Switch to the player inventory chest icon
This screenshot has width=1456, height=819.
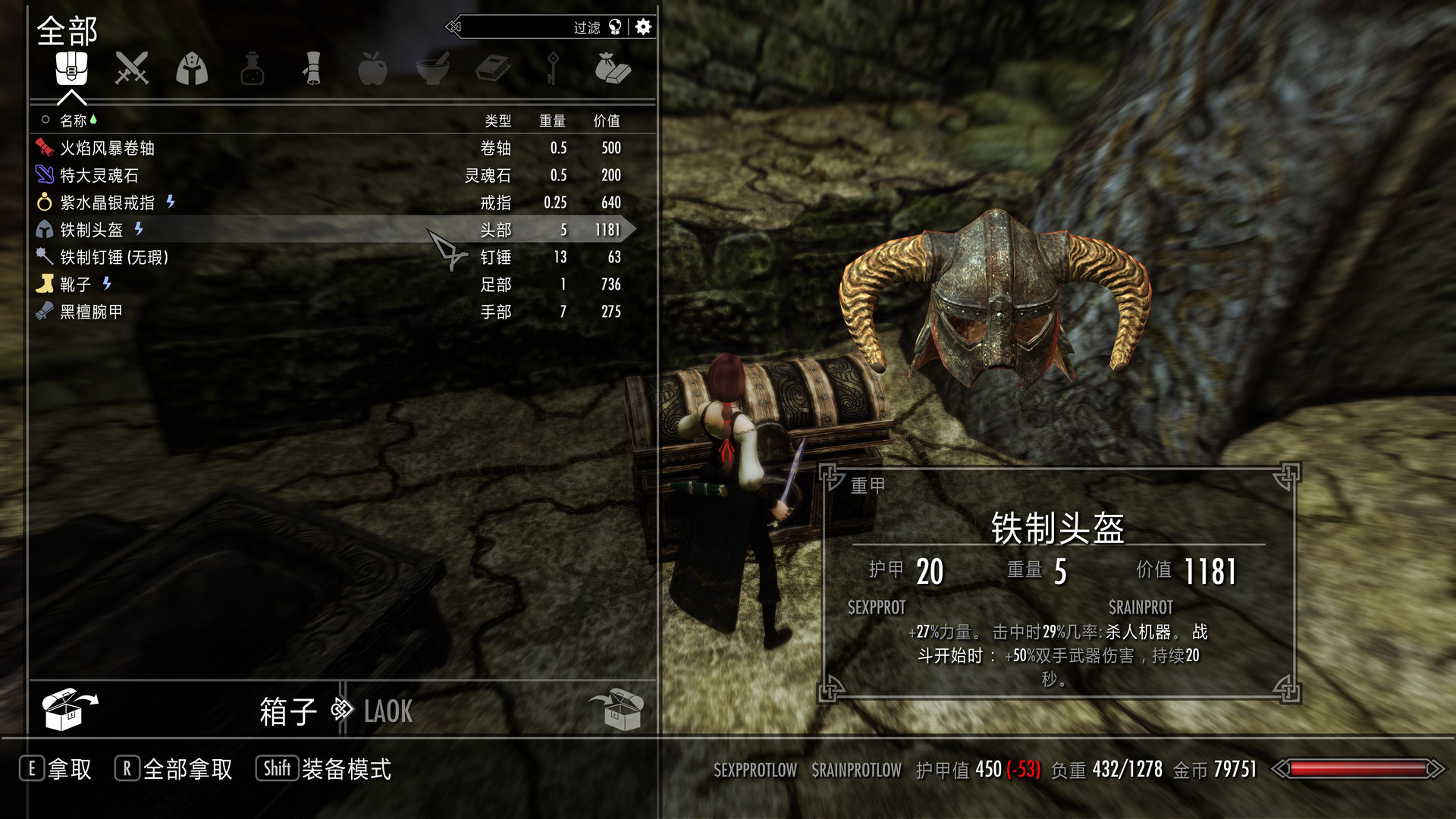click(616, 710)
